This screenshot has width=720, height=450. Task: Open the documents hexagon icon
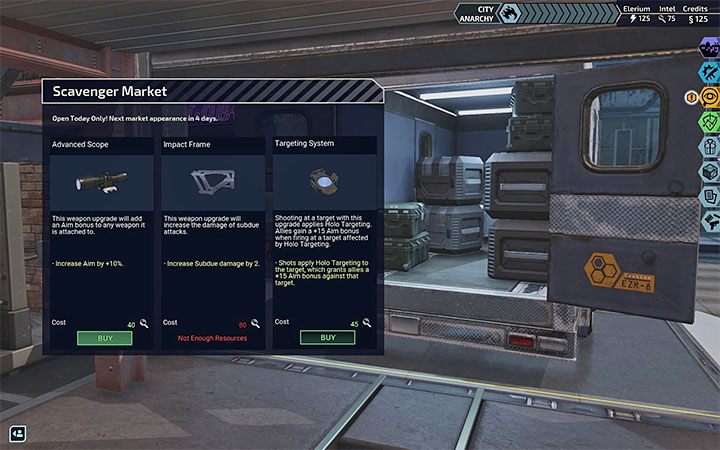(x=709, y=196)
